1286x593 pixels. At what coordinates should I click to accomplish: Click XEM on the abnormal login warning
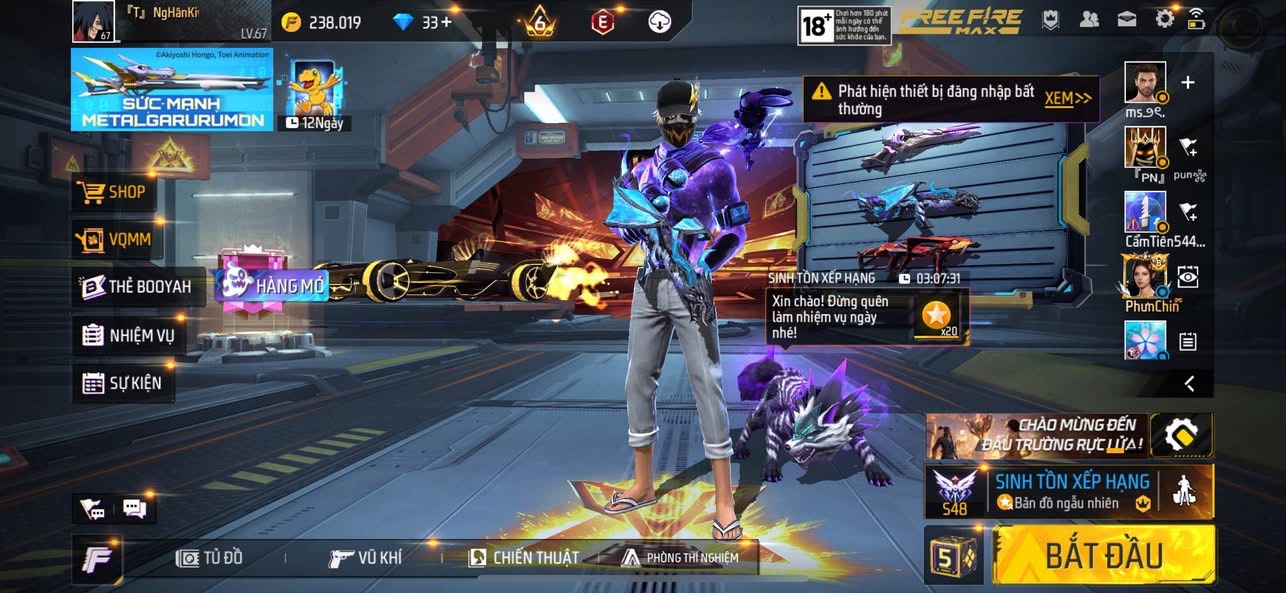pyautogui.click(x=1067, y=98)
